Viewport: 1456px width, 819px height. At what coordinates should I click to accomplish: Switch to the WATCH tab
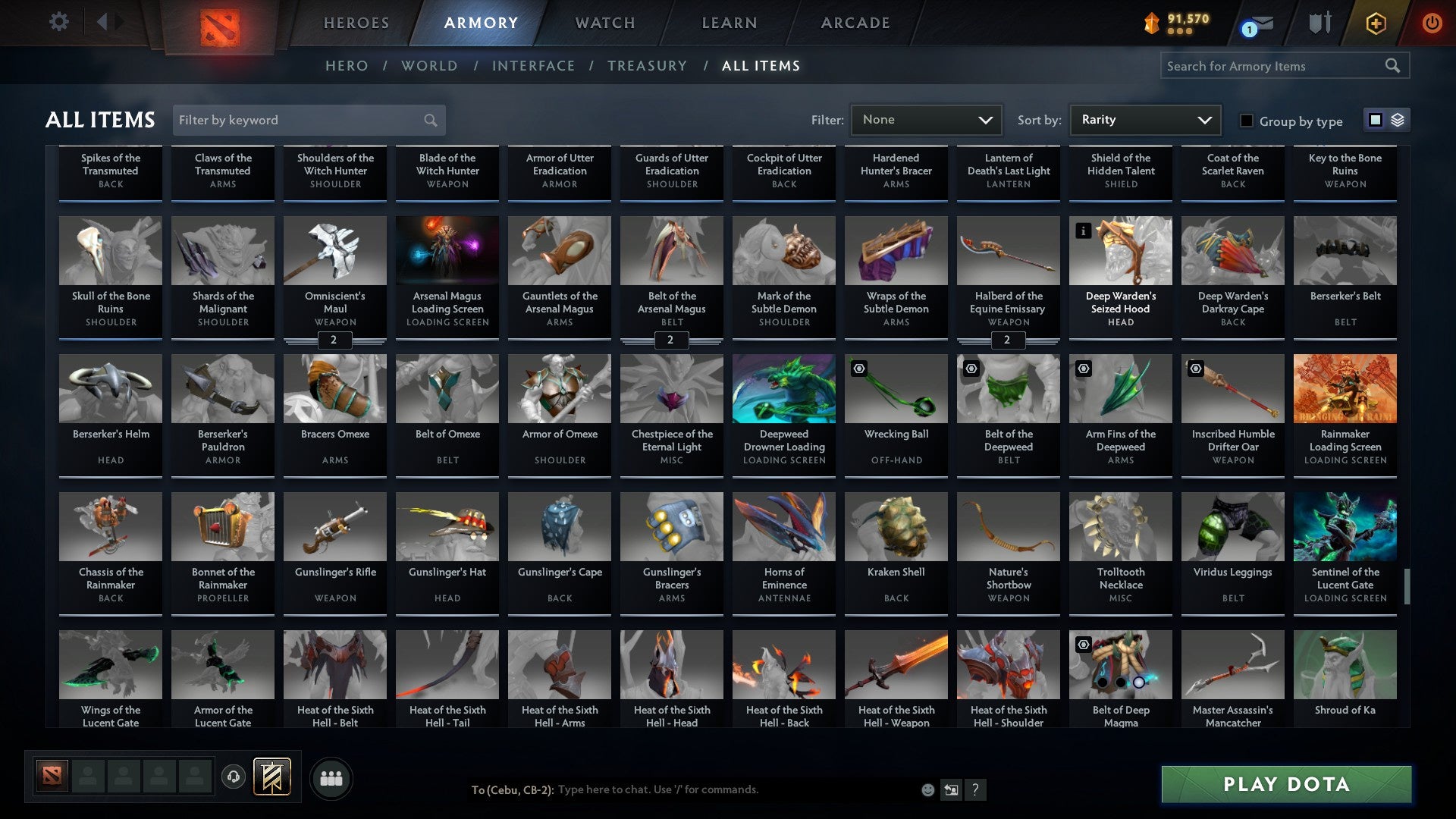coord(604,23)
